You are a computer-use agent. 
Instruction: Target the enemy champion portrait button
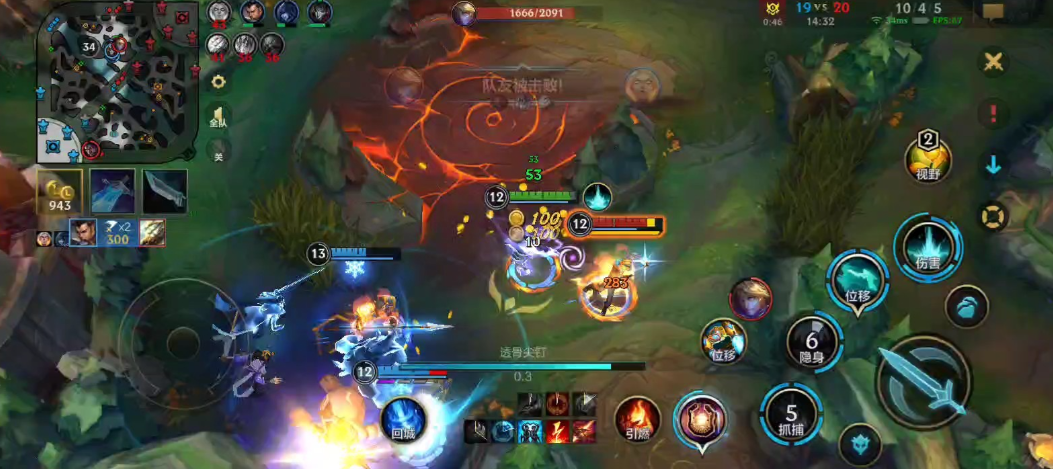click(750, 299)
